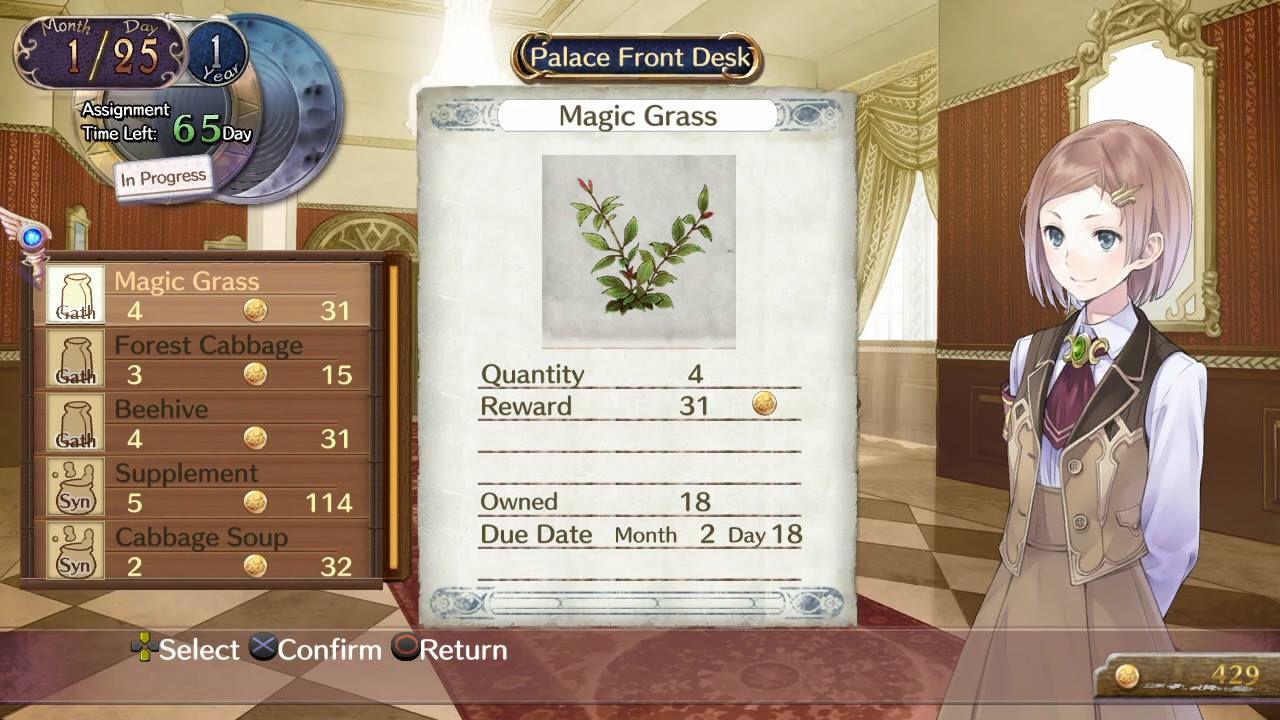Image resolution: width=1280 pixels, height=720 pixels.
Task: Click the In Progress banner
Action: [x=163, y=175]
